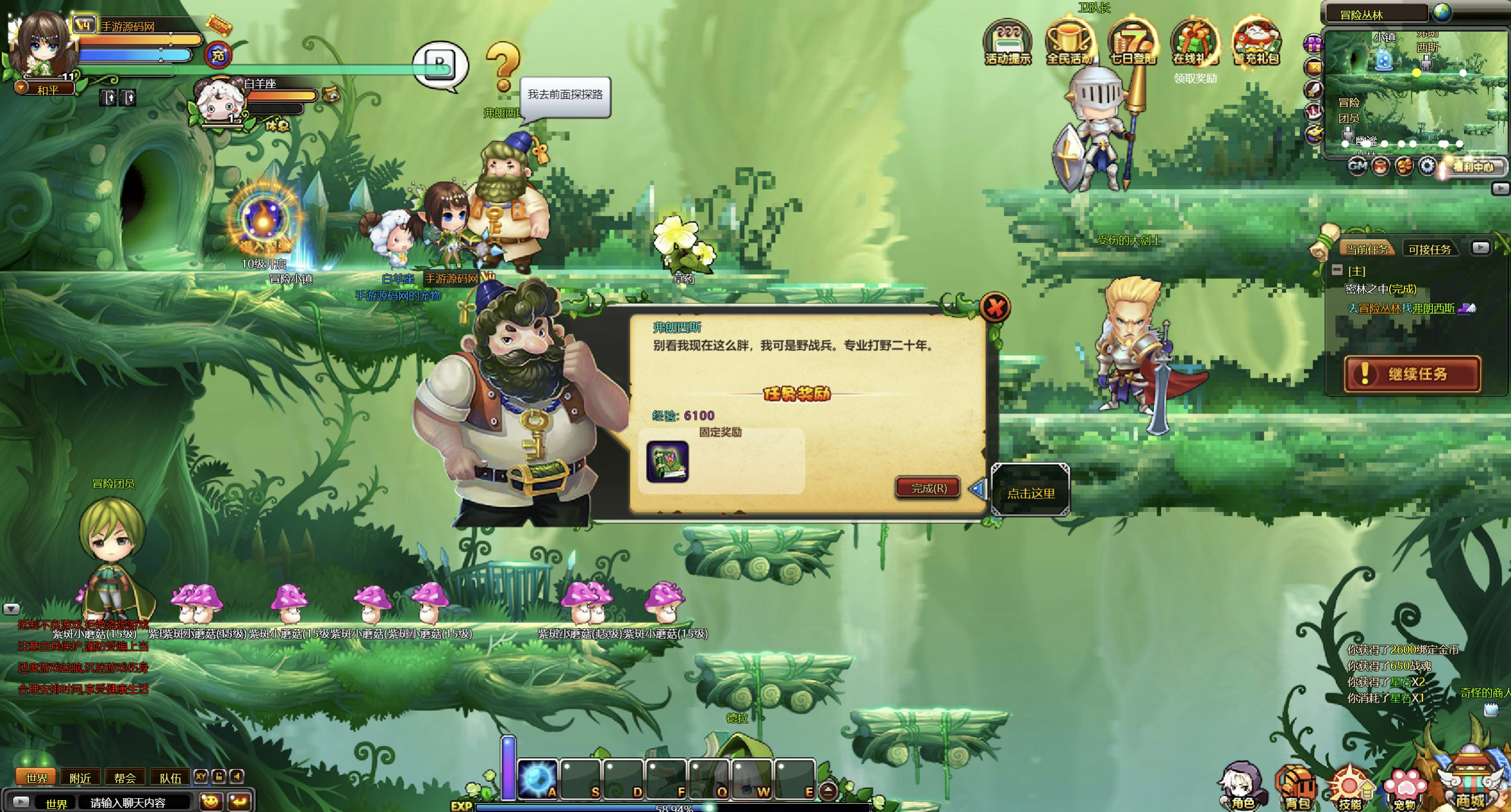The height and width of the screenshot is (812, 1511).
Task: Open the 首充礼包 first recharge gift
Action: pos(1256,43)
